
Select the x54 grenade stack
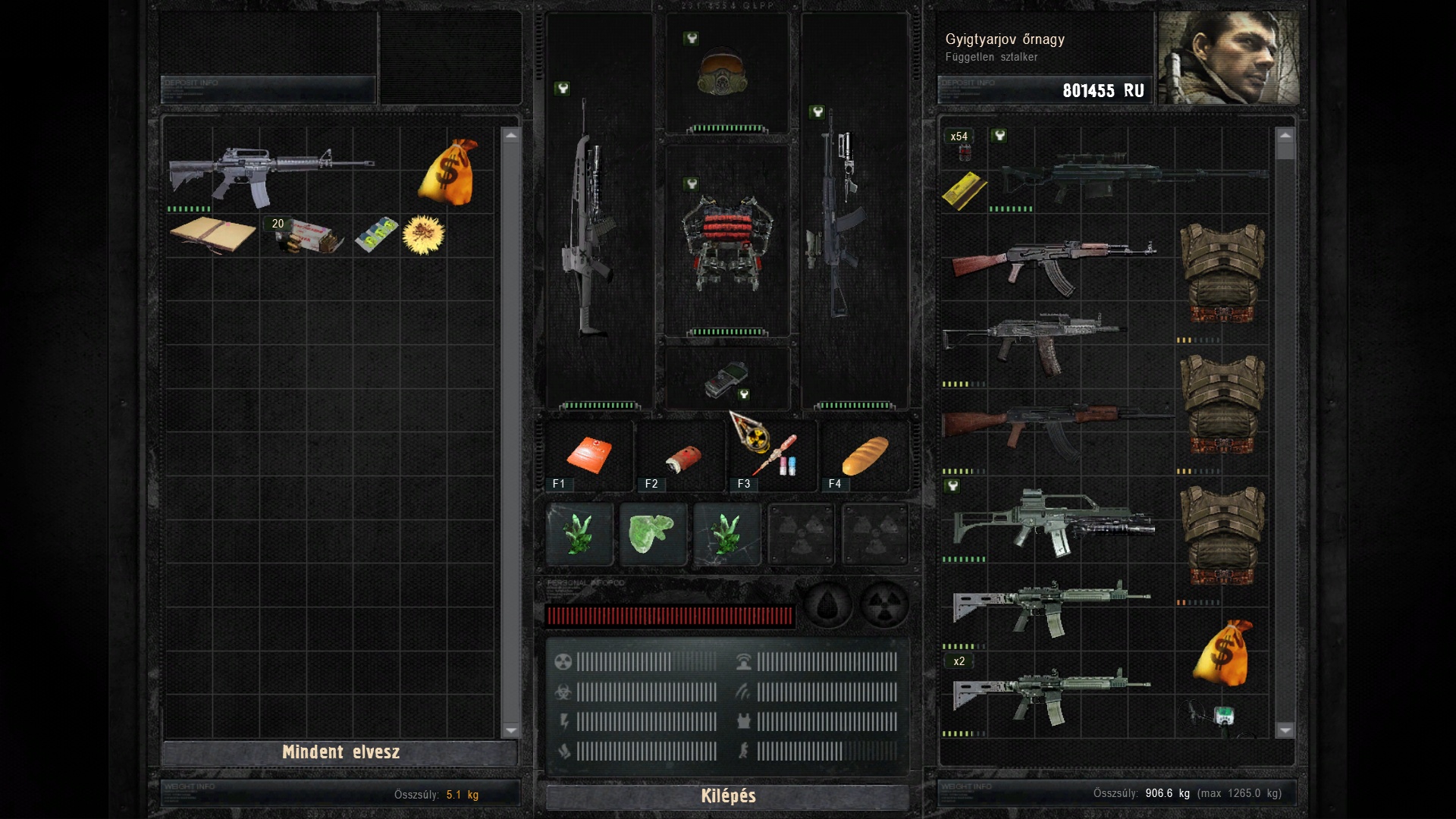(x=962, y=146)
